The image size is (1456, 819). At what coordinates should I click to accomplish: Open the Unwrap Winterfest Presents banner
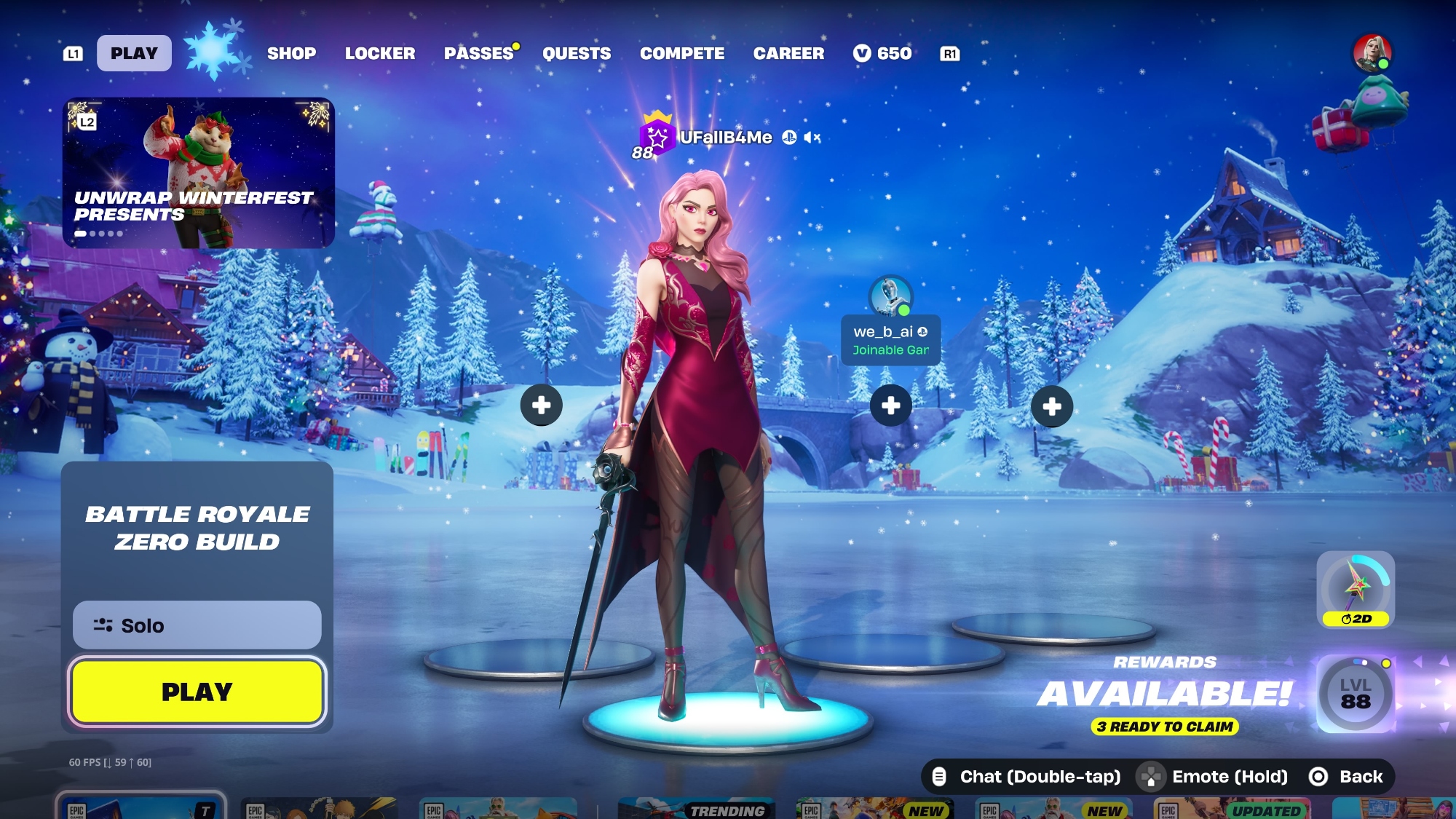coord(198,173)
